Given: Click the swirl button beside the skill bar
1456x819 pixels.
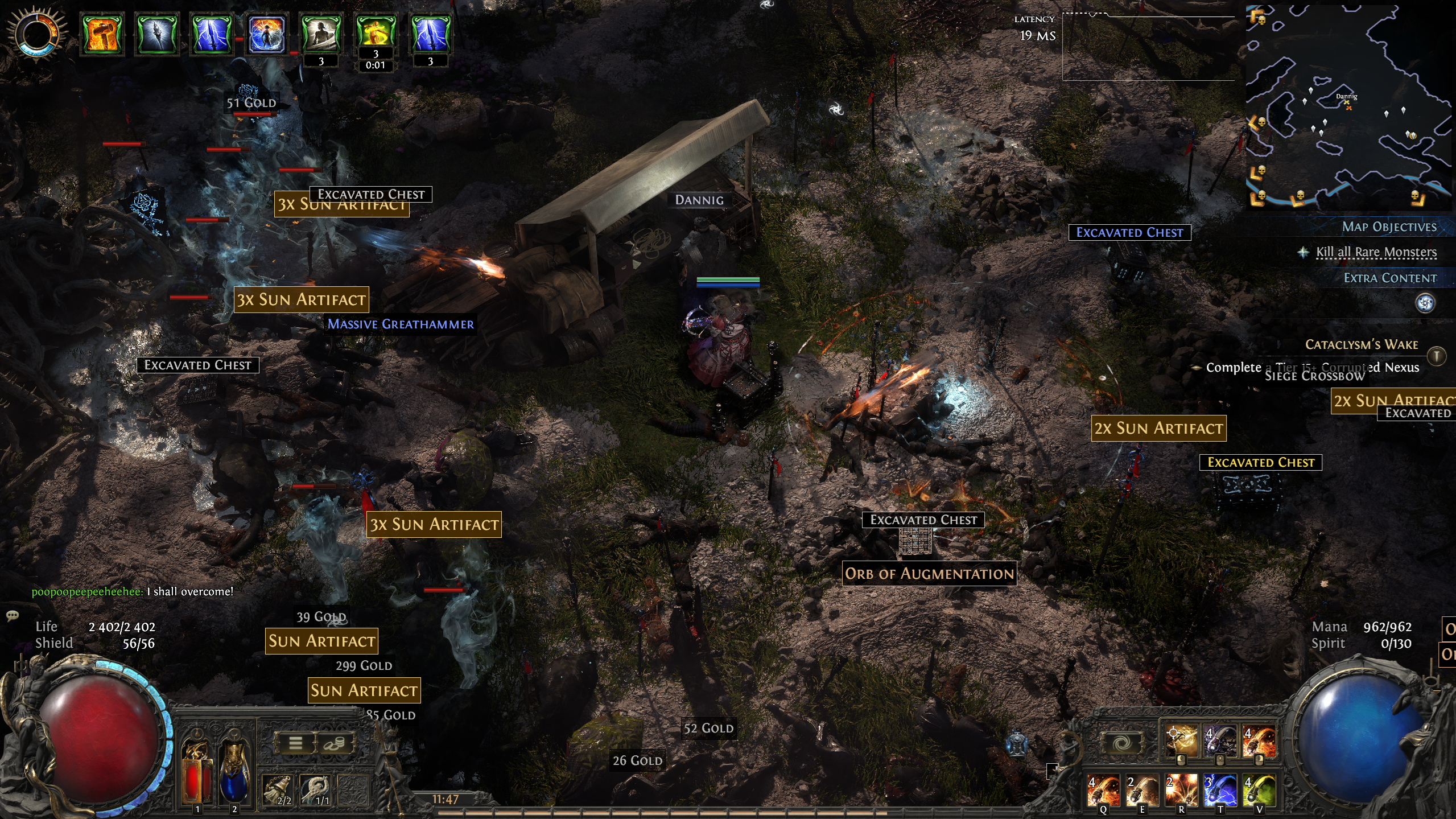Looking at the screenshot, I should (1121, 743).
